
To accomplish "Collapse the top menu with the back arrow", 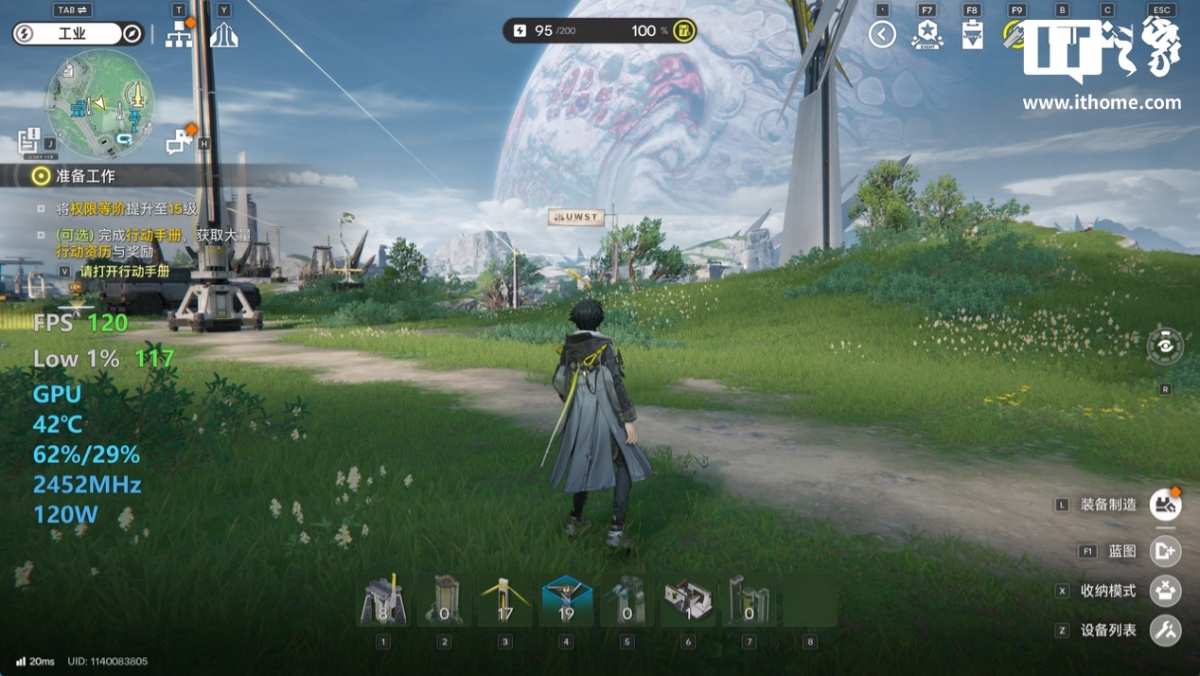I will point(881,35).
